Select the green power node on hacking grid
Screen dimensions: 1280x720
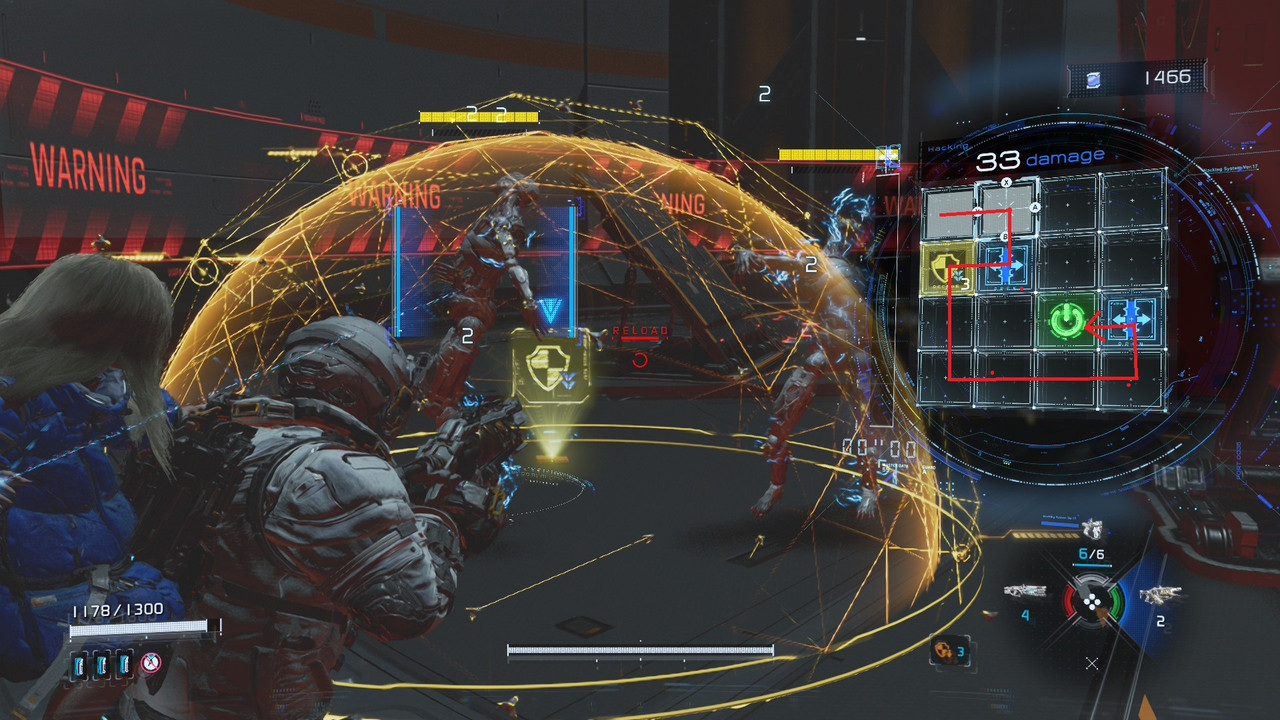(x=1067, y=321)
